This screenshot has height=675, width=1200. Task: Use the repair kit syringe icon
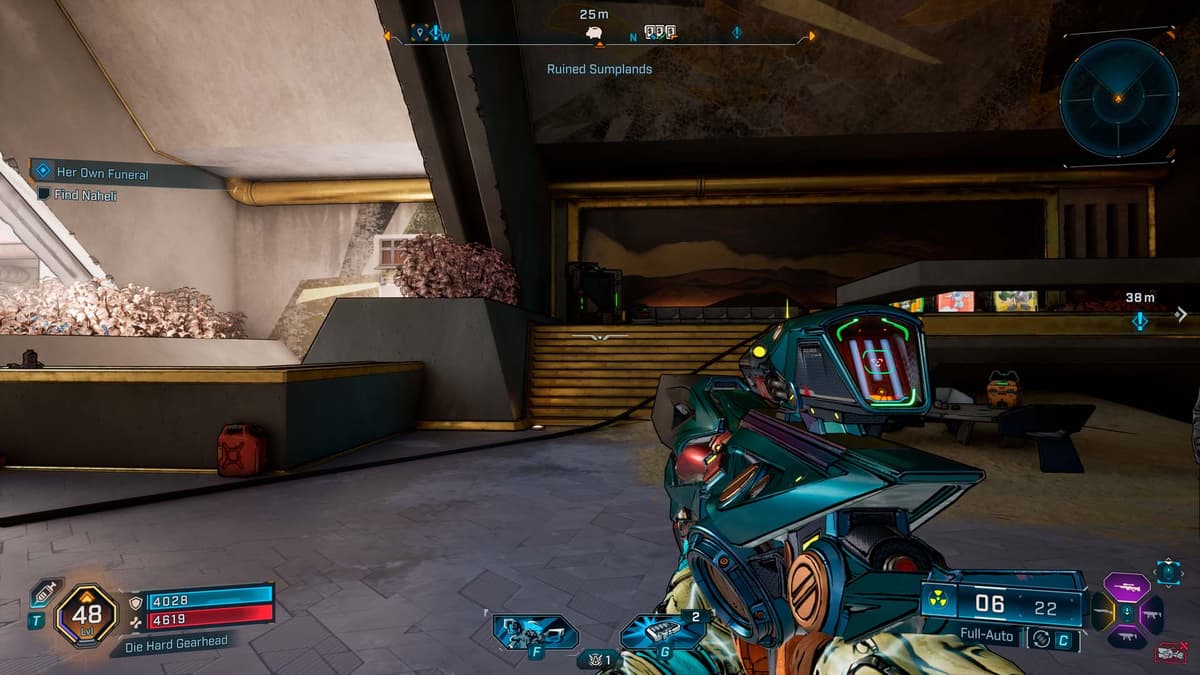click(x=43, y=592)
